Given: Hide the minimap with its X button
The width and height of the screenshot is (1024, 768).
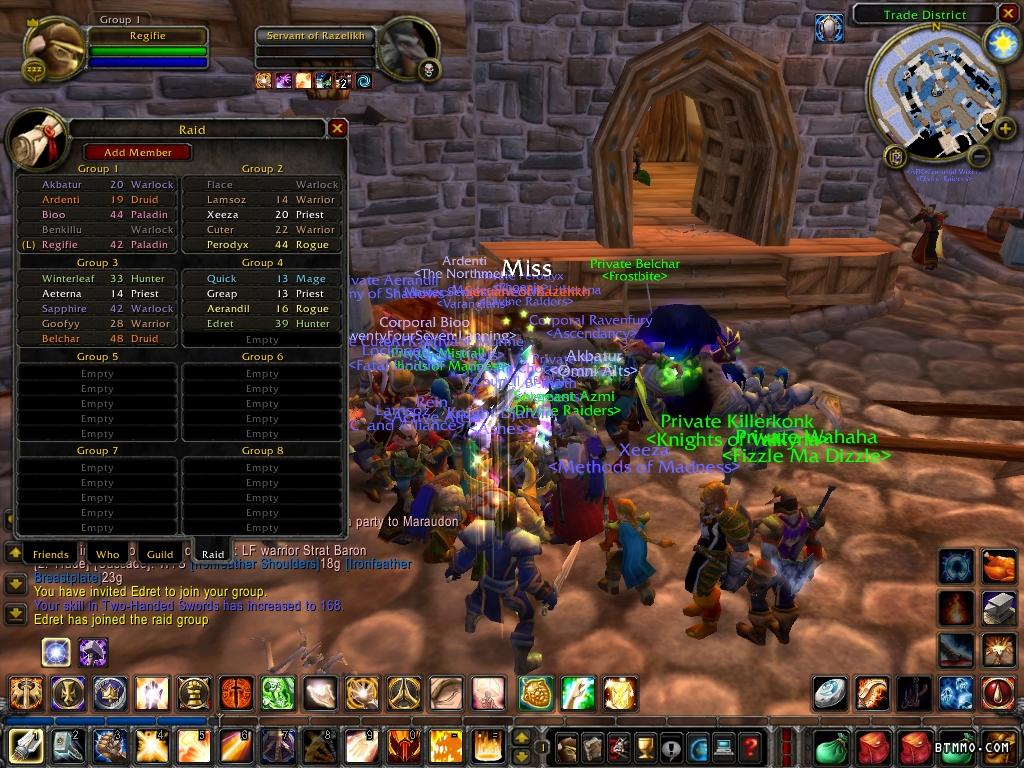Looking at the screenshot, I should point(1008,14).
